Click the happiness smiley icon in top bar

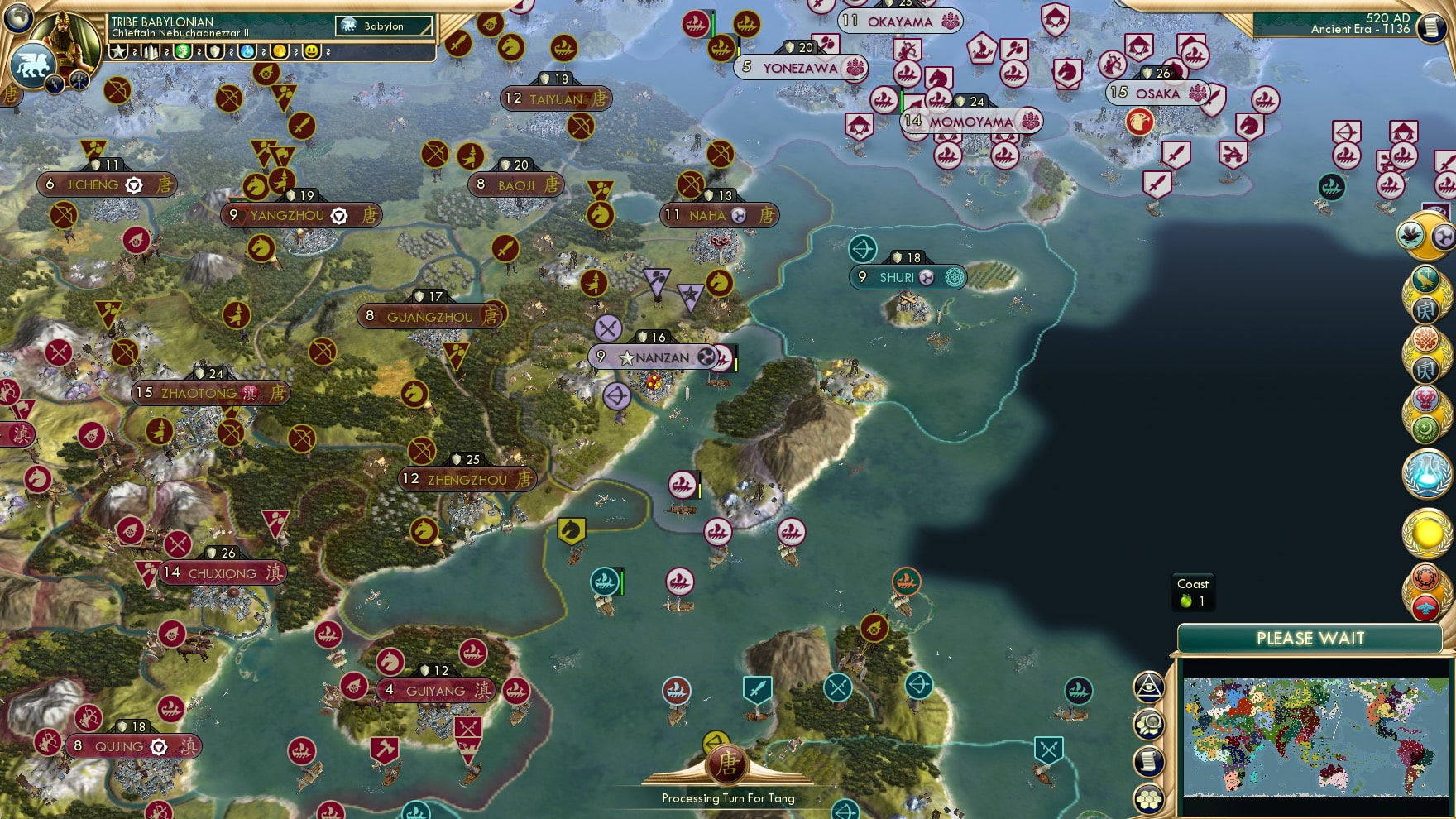point(313,52)
